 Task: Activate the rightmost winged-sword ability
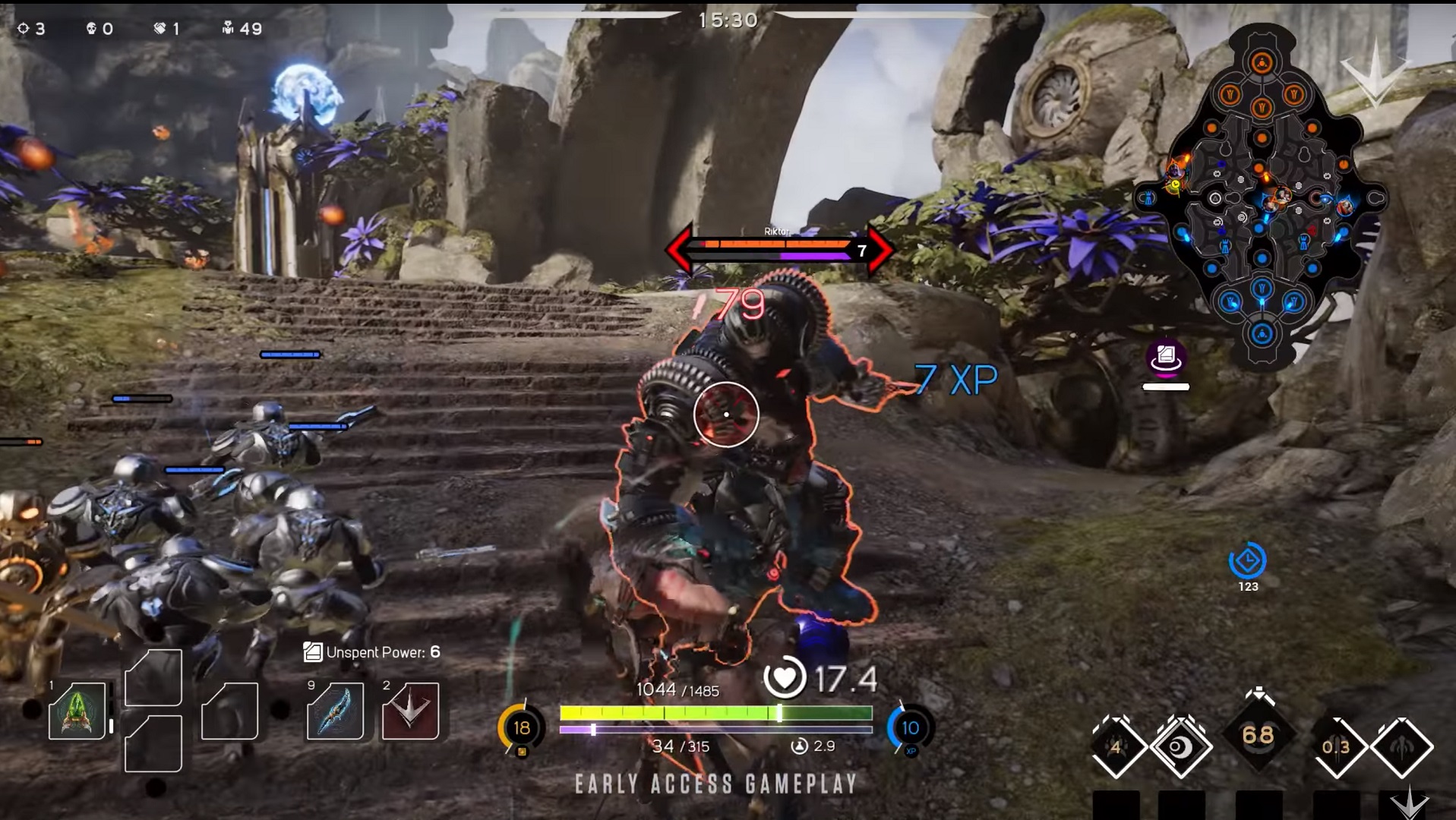1402,747
